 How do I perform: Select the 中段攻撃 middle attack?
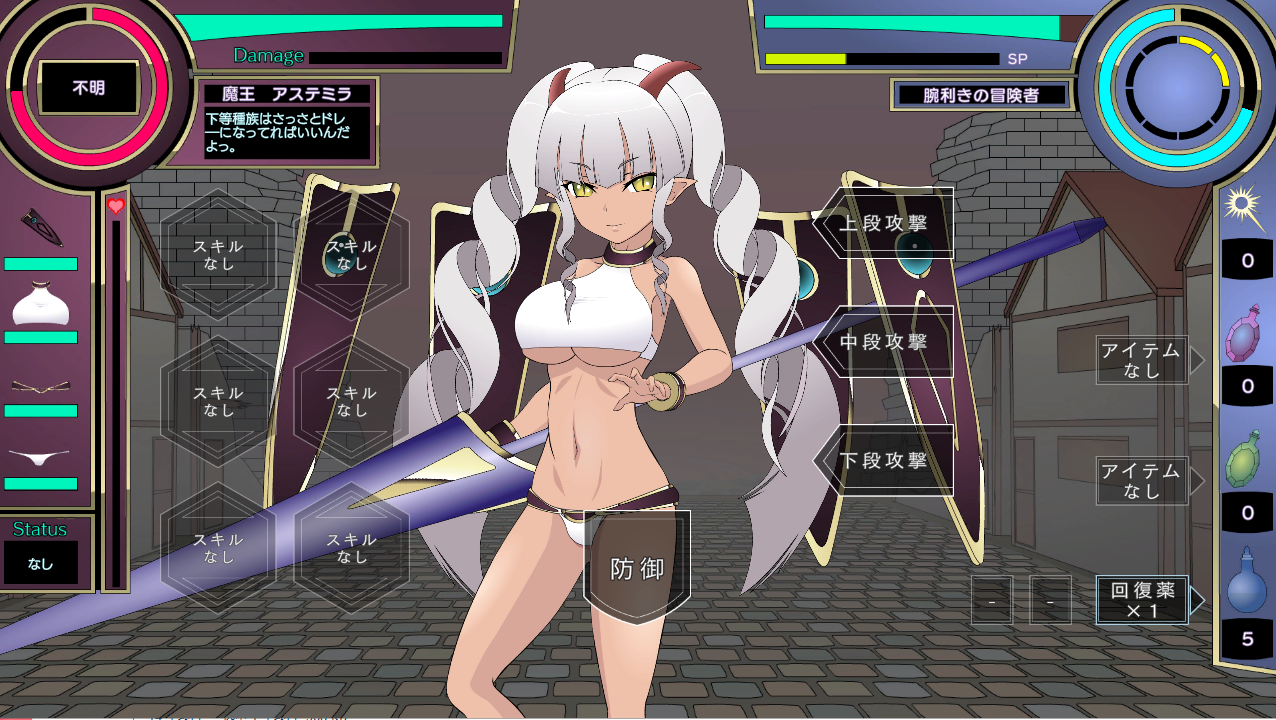tap(884, 342)
